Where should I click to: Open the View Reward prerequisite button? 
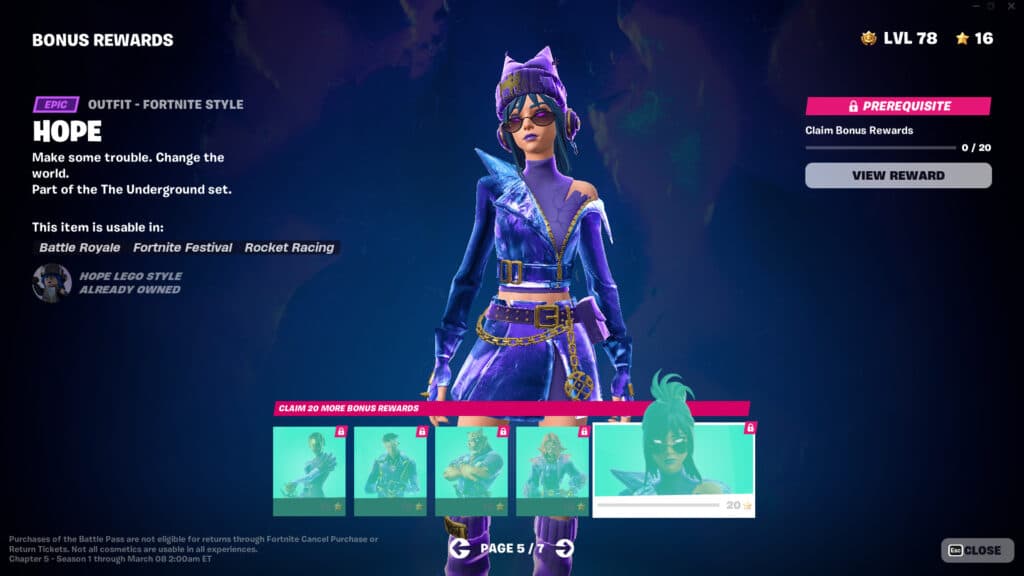click(898, 176)
